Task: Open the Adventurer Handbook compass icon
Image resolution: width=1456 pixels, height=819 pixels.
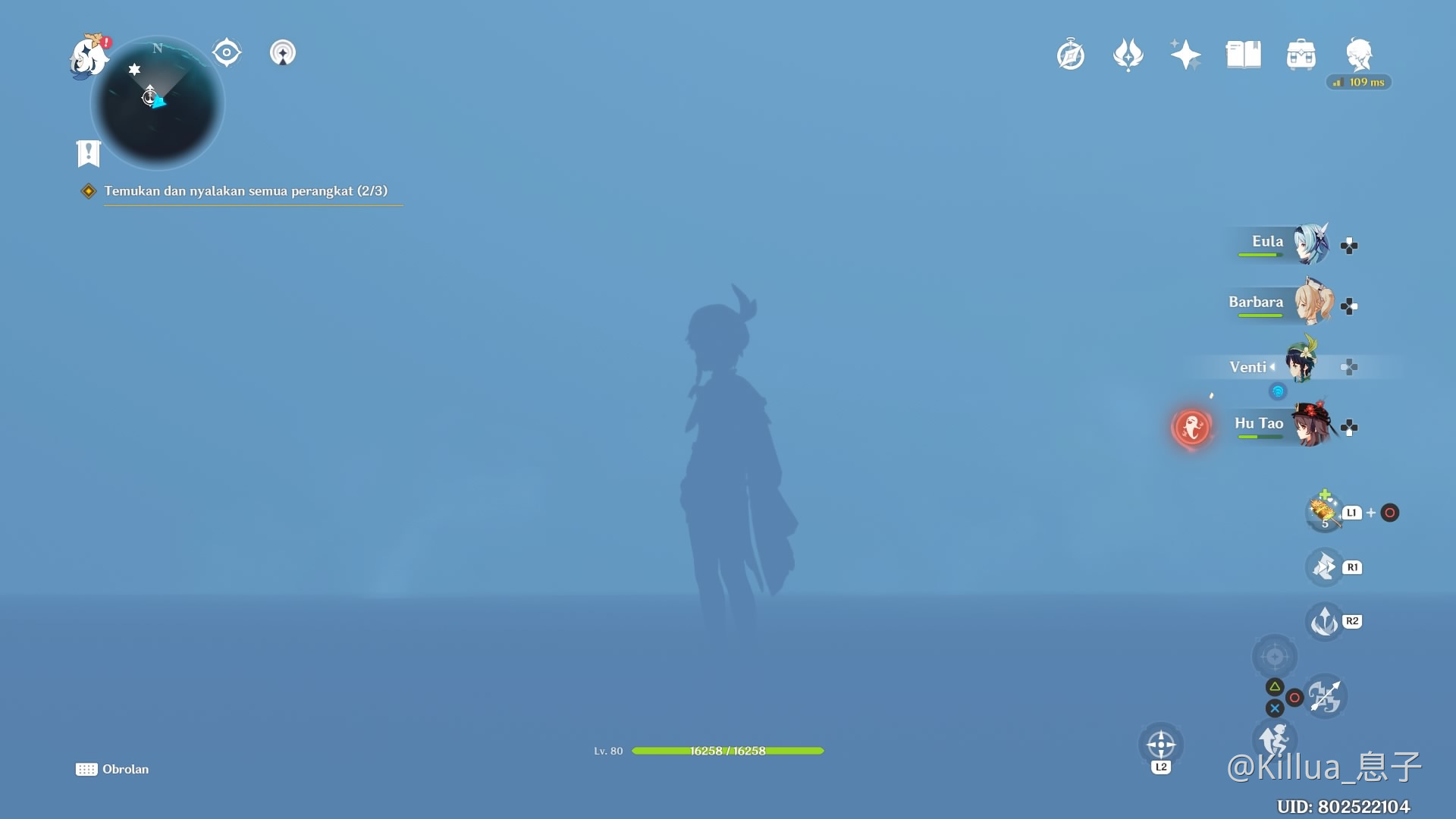Action: click(1070, 54)
